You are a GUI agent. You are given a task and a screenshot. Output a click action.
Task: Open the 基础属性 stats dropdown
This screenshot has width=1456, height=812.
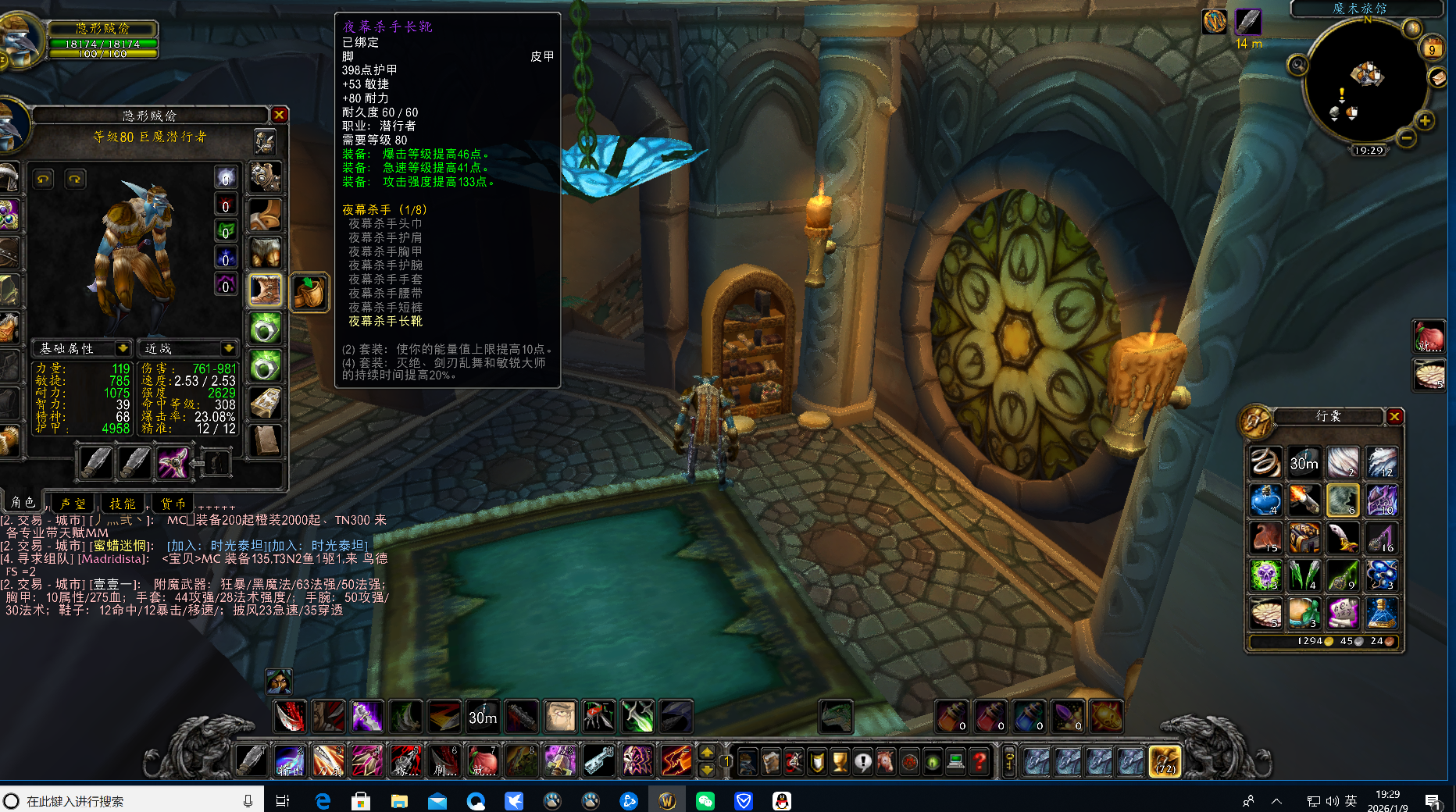[x=123, y=348]
